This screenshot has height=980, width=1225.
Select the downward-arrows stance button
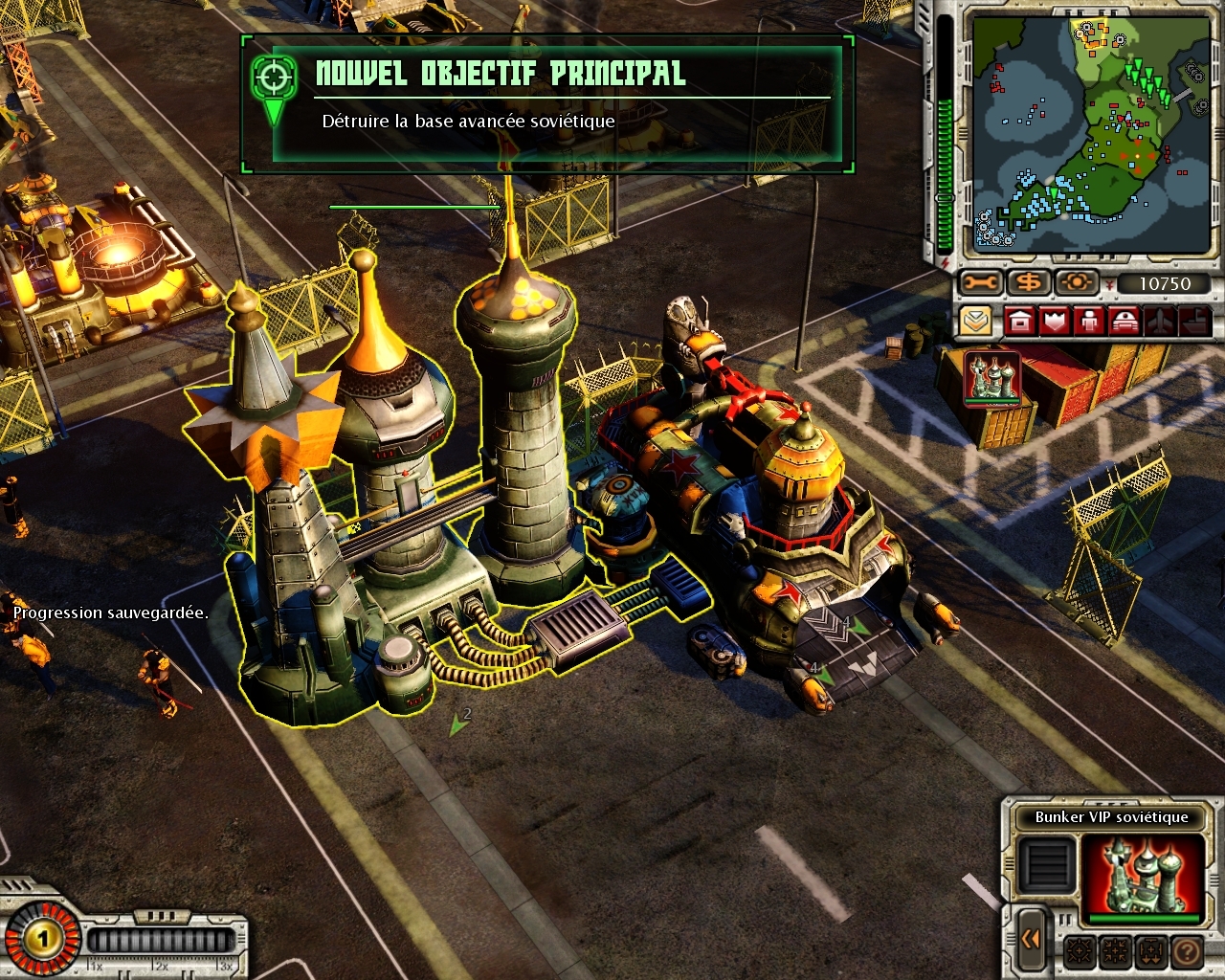click(x=1150, y=952)
